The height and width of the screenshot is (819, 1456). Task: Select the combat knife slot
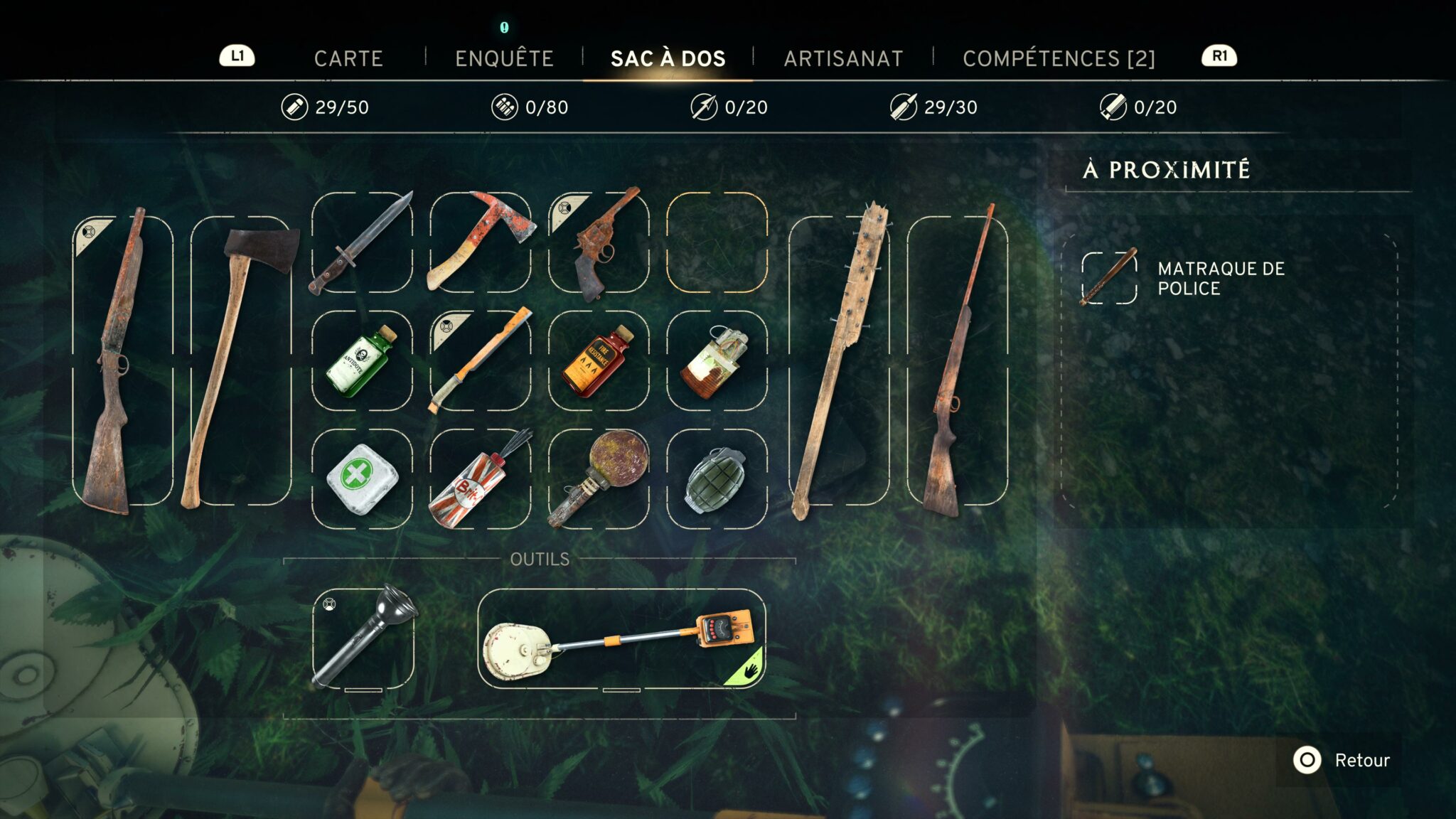point(362,242)
